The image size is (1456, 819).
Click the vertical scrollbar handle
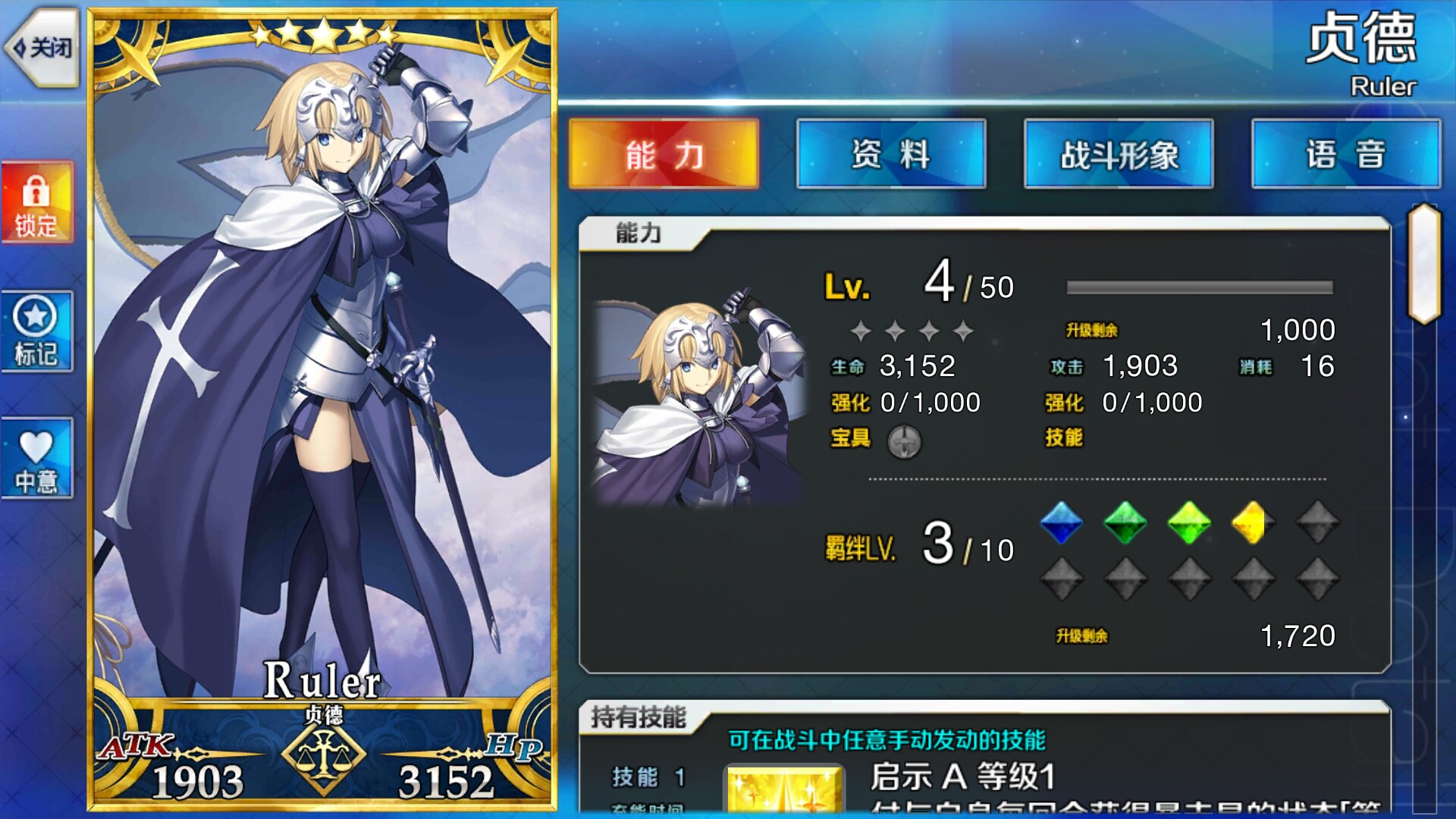(1424, 264)
